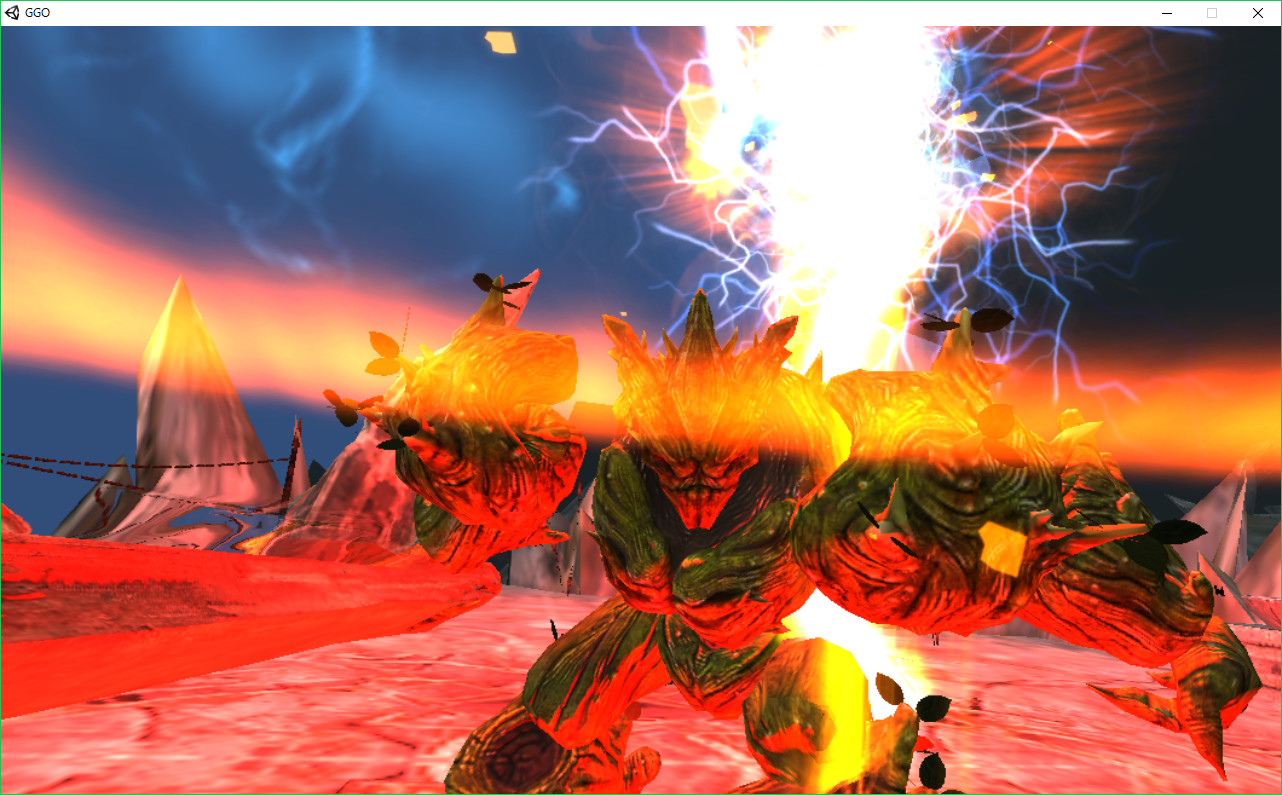Screen dimensions: 1282x795
Task: Click the Unity logo icon in the titlebar
Action: coord(12,13)
